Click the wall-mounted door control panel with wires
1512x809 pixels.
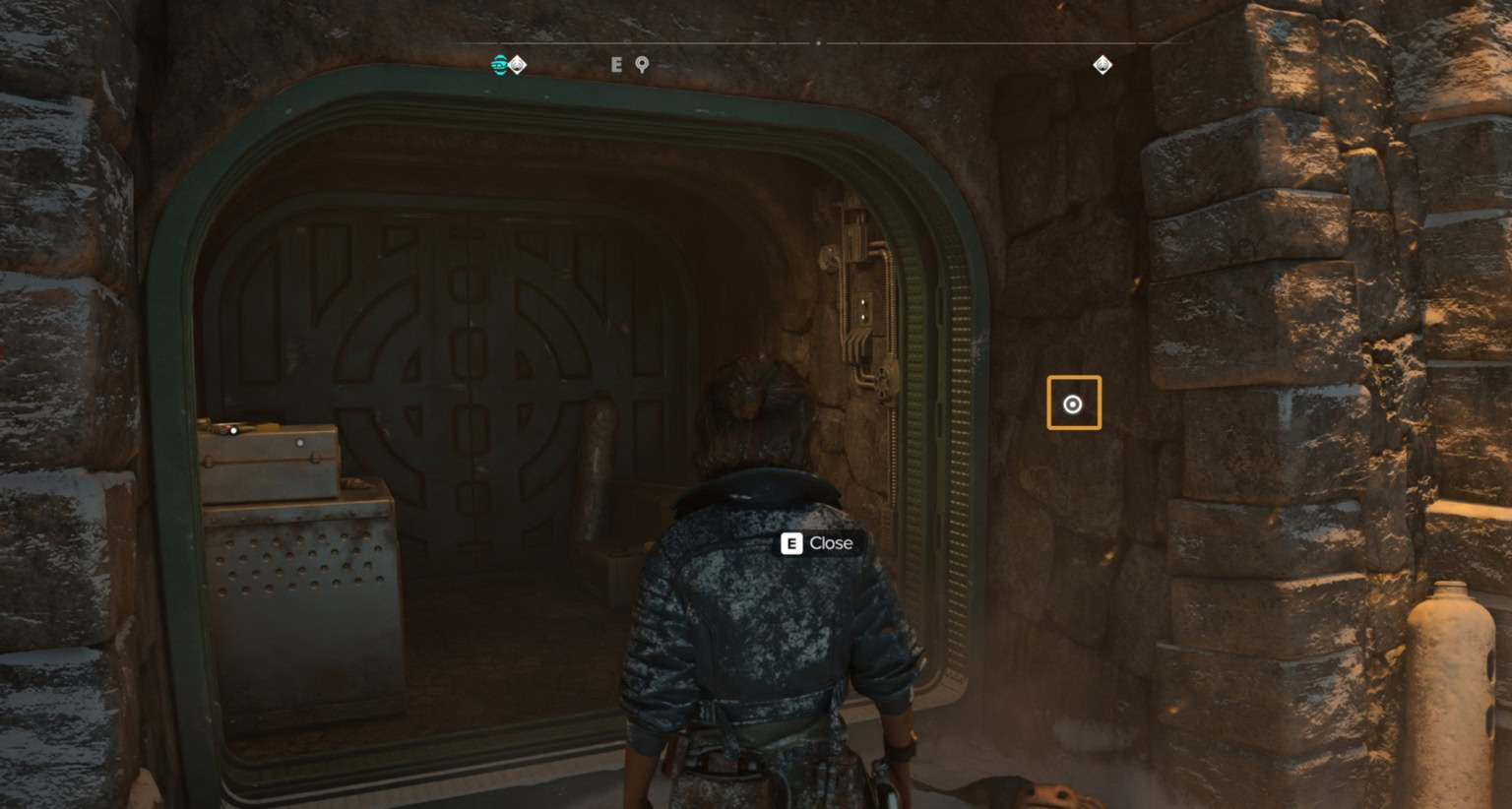point(861,295)
